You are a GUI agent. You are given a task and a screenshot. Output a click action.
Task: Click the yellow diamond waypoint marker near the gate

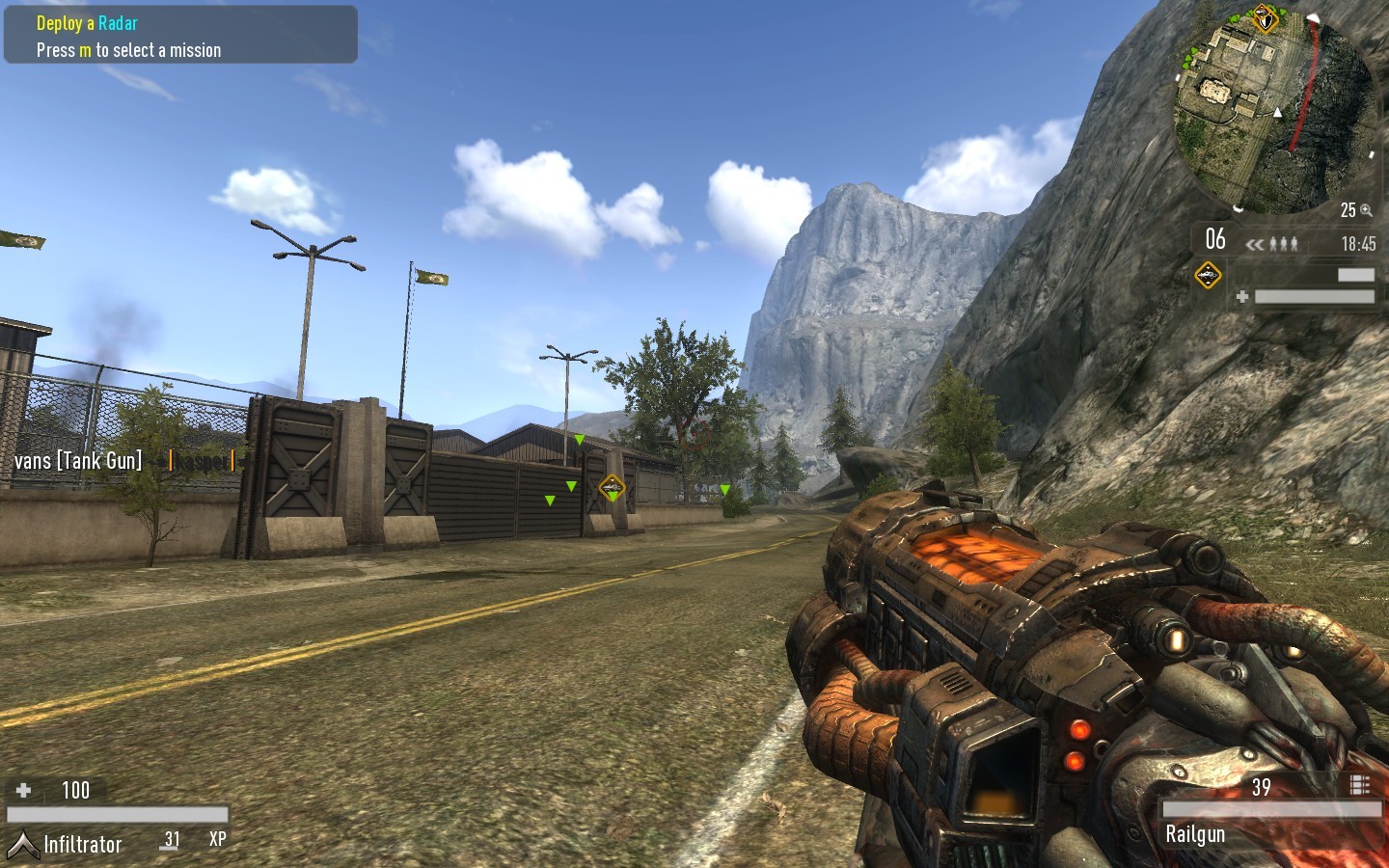click(612, 488)
